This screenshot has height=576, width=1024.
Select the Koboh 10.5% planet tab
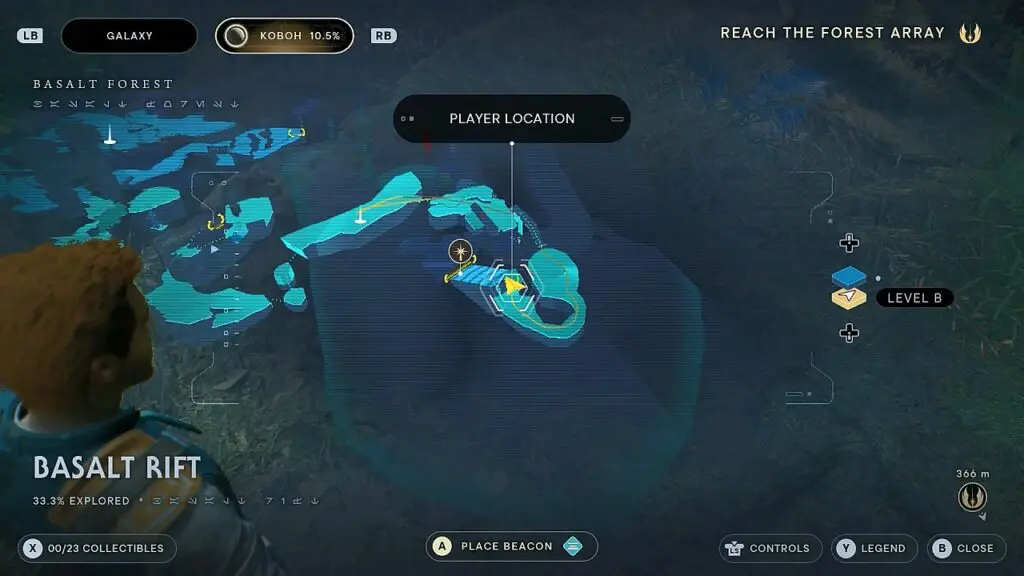[284, 36]
